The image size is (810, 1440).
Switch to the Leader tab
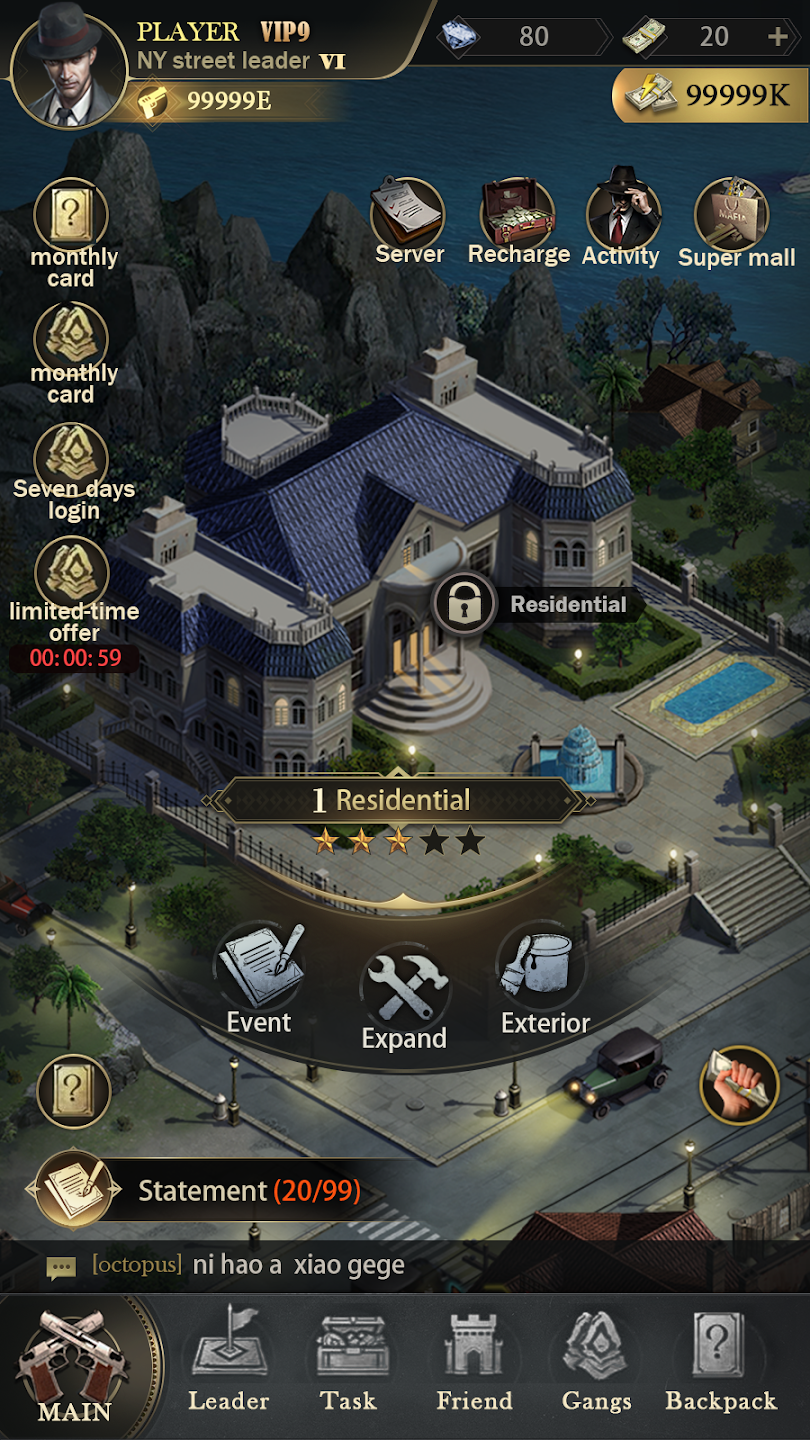click(228, 1366)
